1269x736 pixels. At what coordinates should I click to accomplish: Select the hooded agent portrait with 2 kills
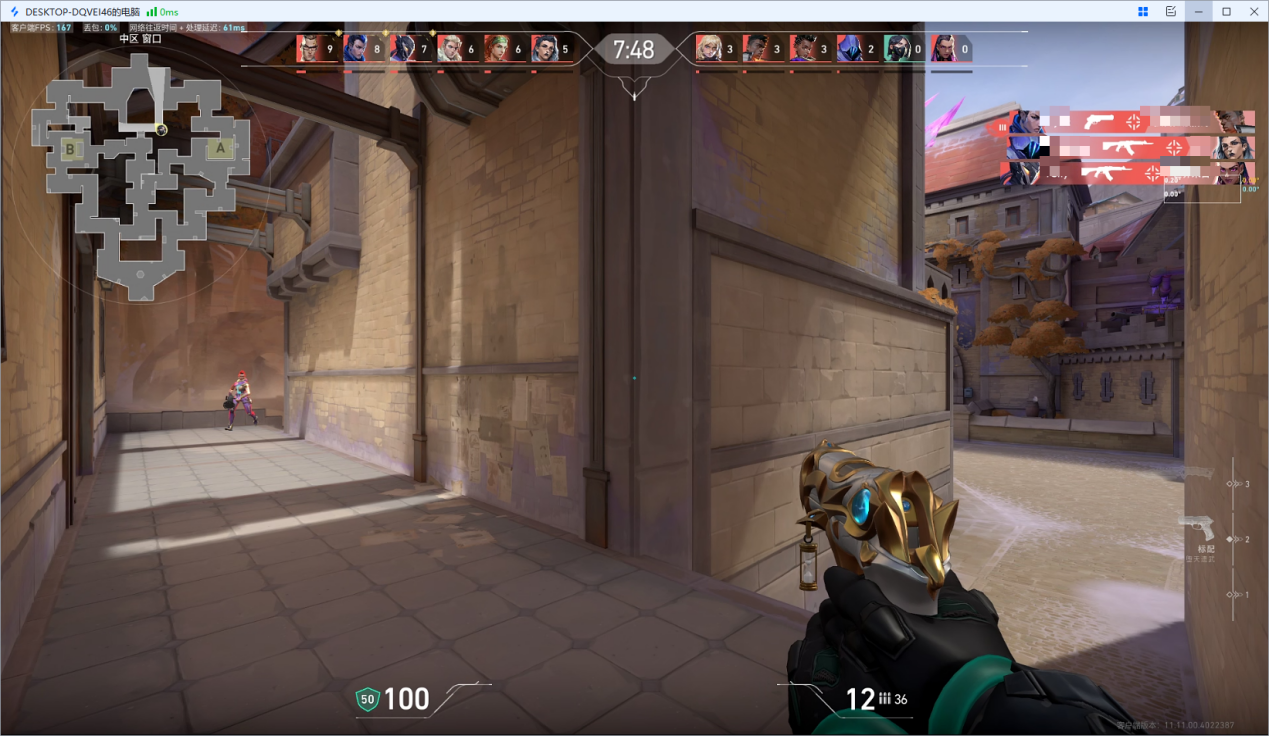849,48
